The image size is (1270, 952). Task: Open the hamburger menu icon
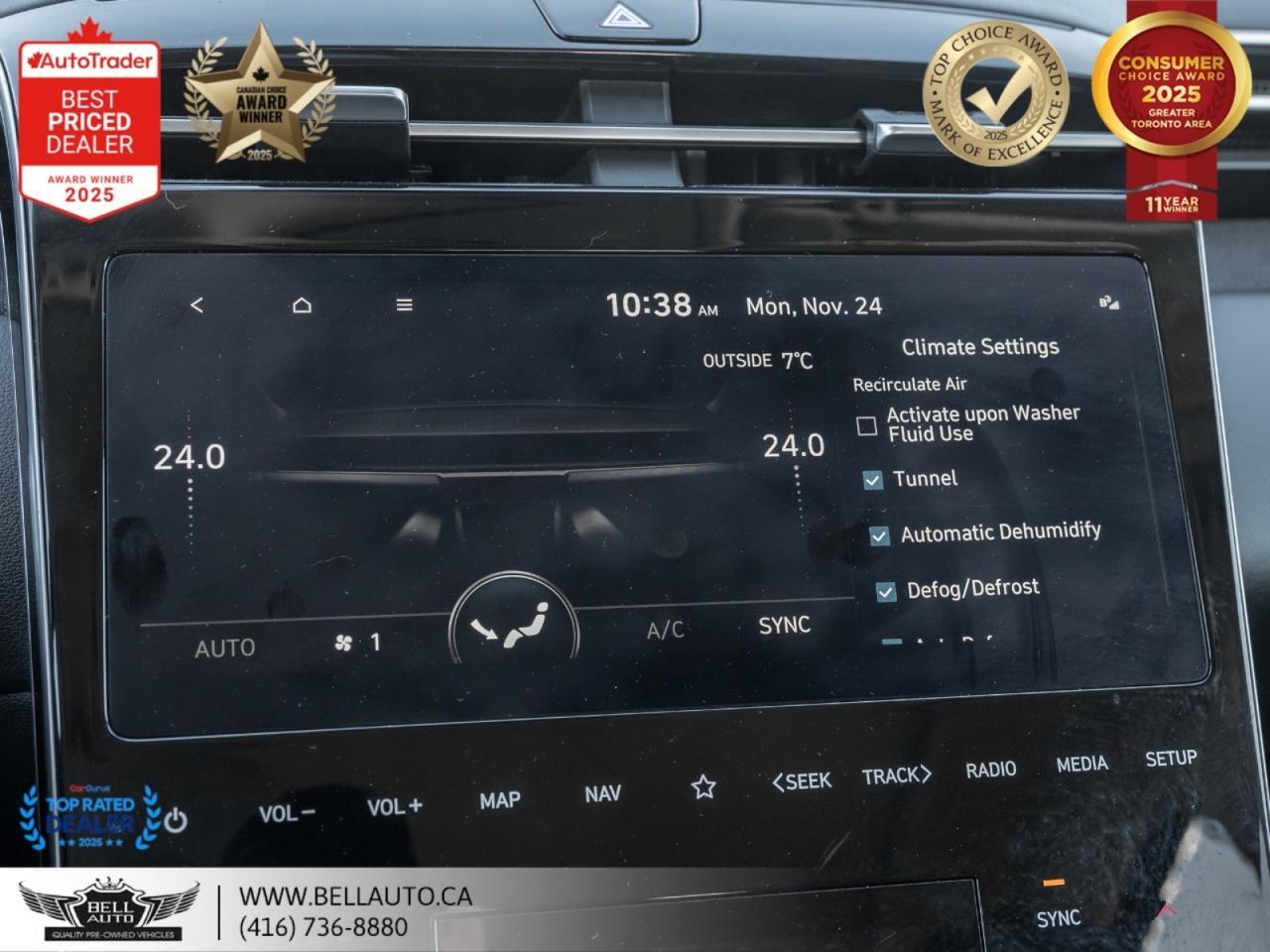pos(403,305)
